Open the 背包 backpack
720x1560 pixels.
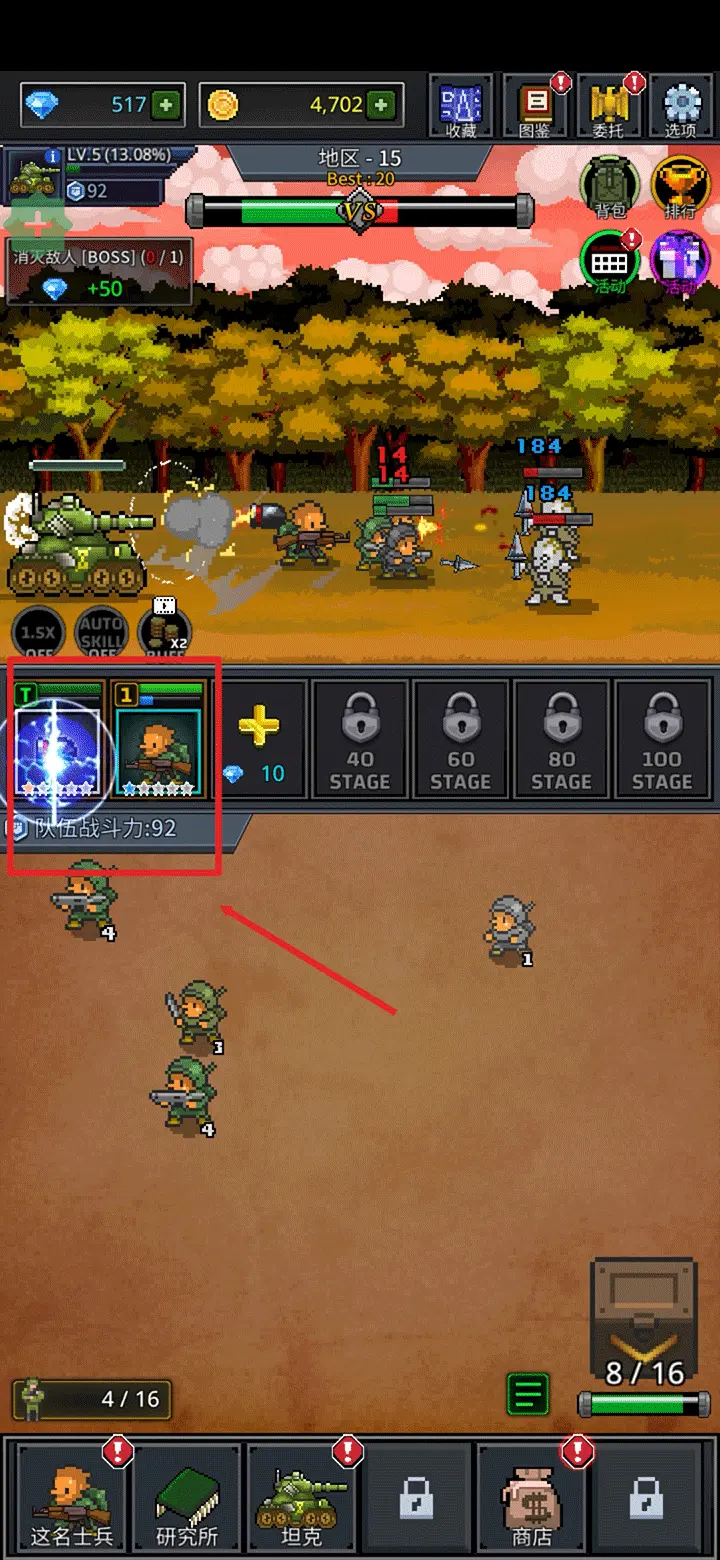click(x=608, y=186)
